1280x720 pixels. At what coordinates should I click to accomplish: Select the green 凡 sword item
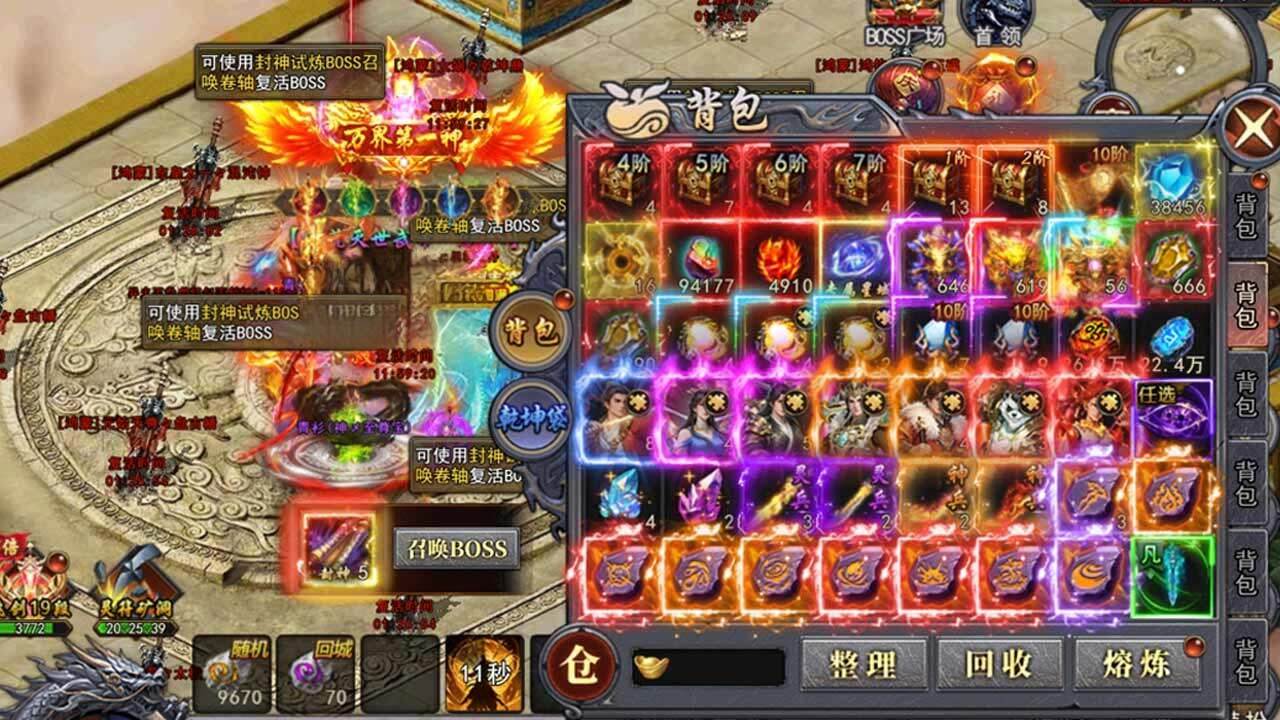(1172, 574)
